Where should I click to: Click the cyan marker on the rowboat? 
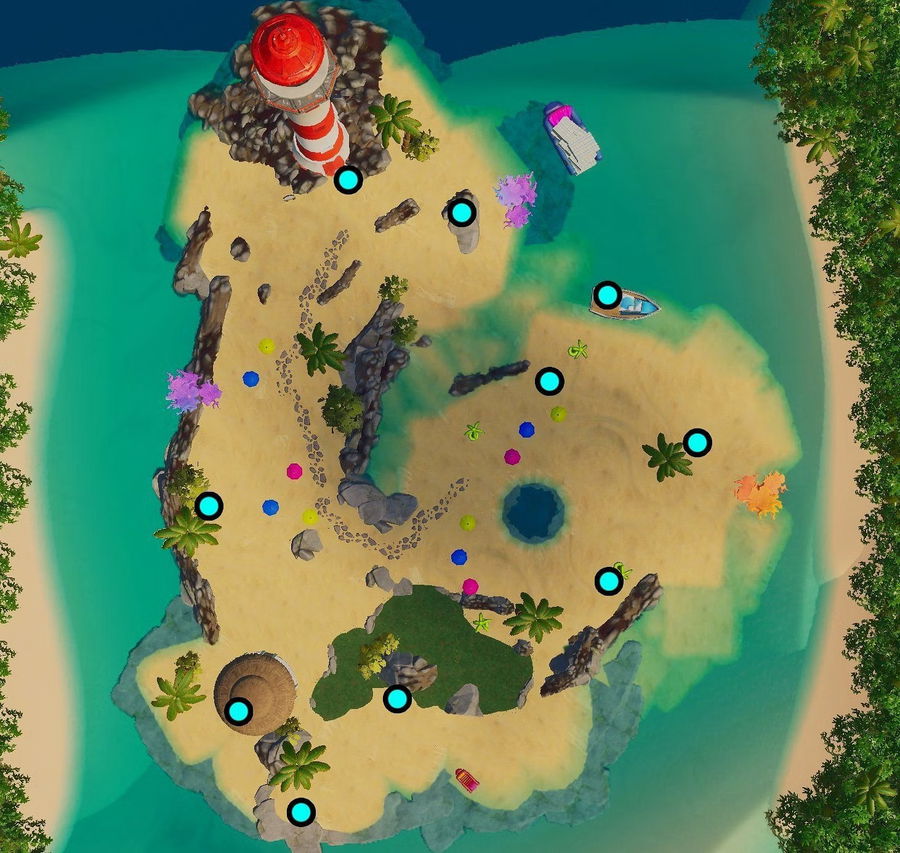click(607, 294)
